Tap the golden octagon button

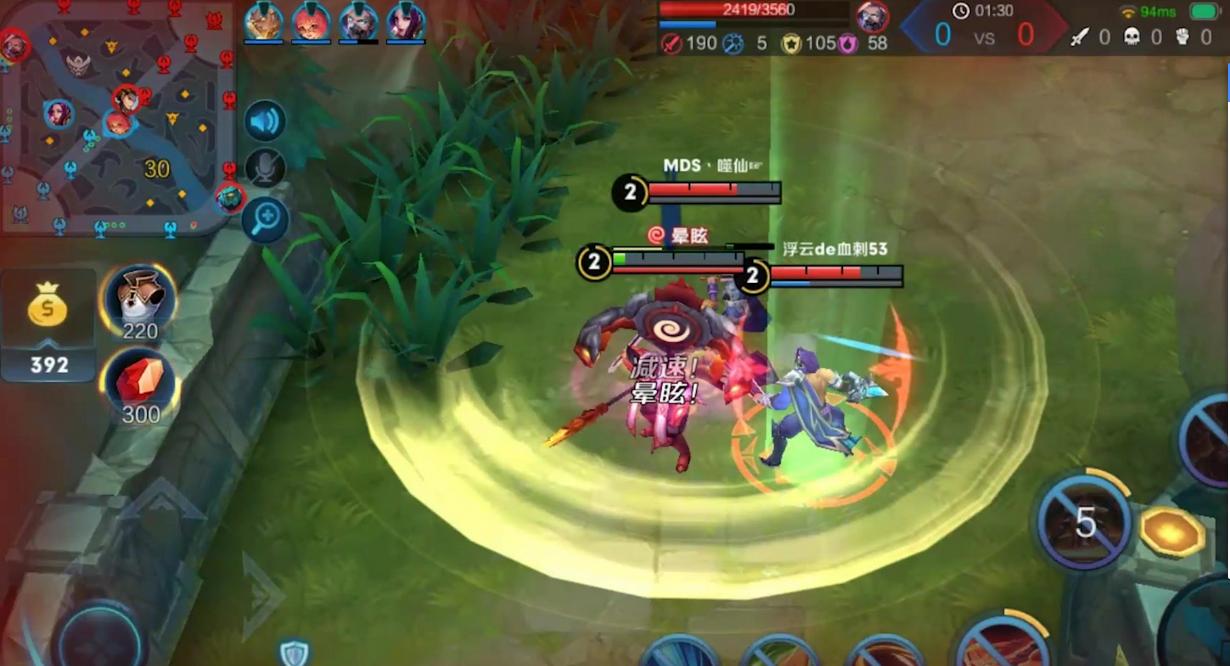point(1171,531)
